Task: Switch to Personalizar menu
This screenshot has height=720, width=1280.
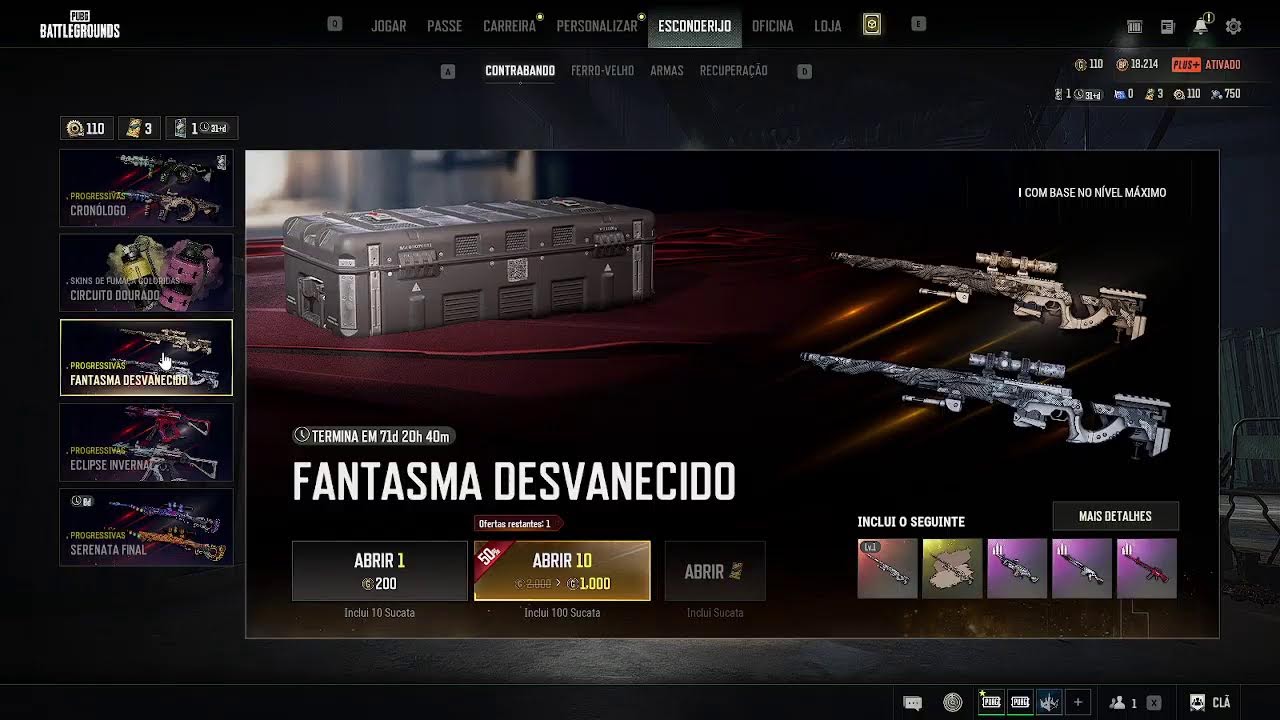Action: [596, 26]
